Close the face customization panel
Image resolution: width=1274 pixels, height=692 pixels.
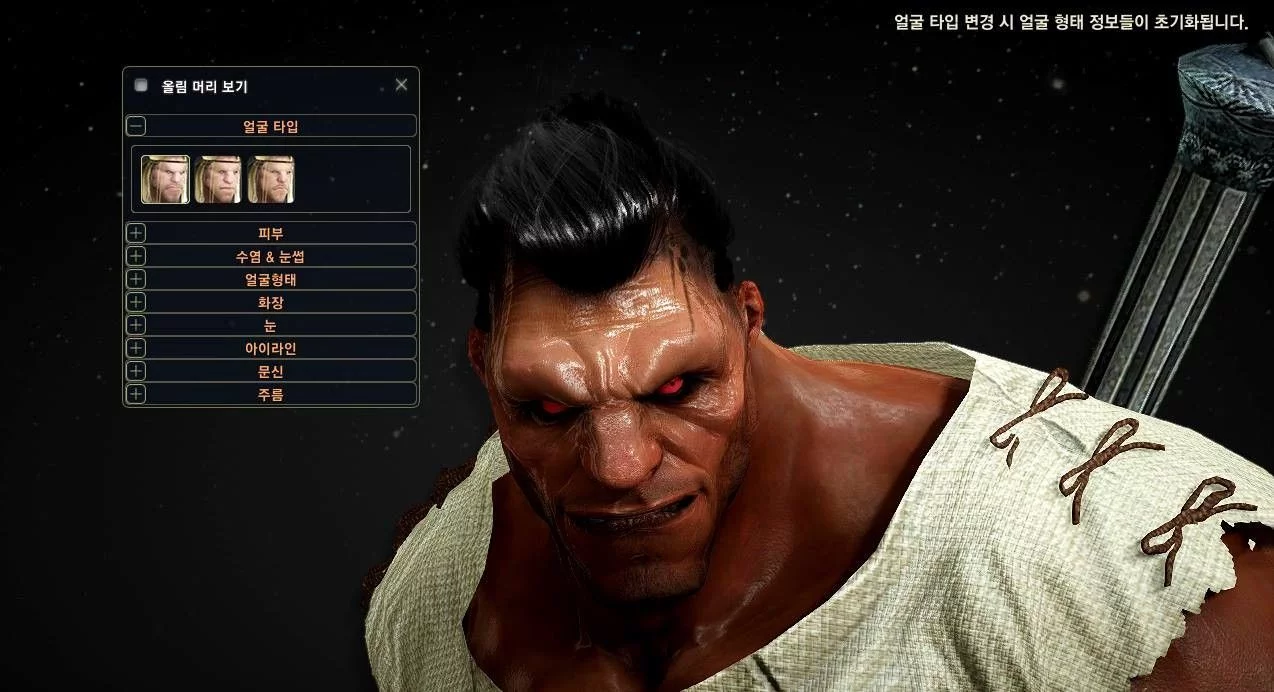[x=401, y=85]
